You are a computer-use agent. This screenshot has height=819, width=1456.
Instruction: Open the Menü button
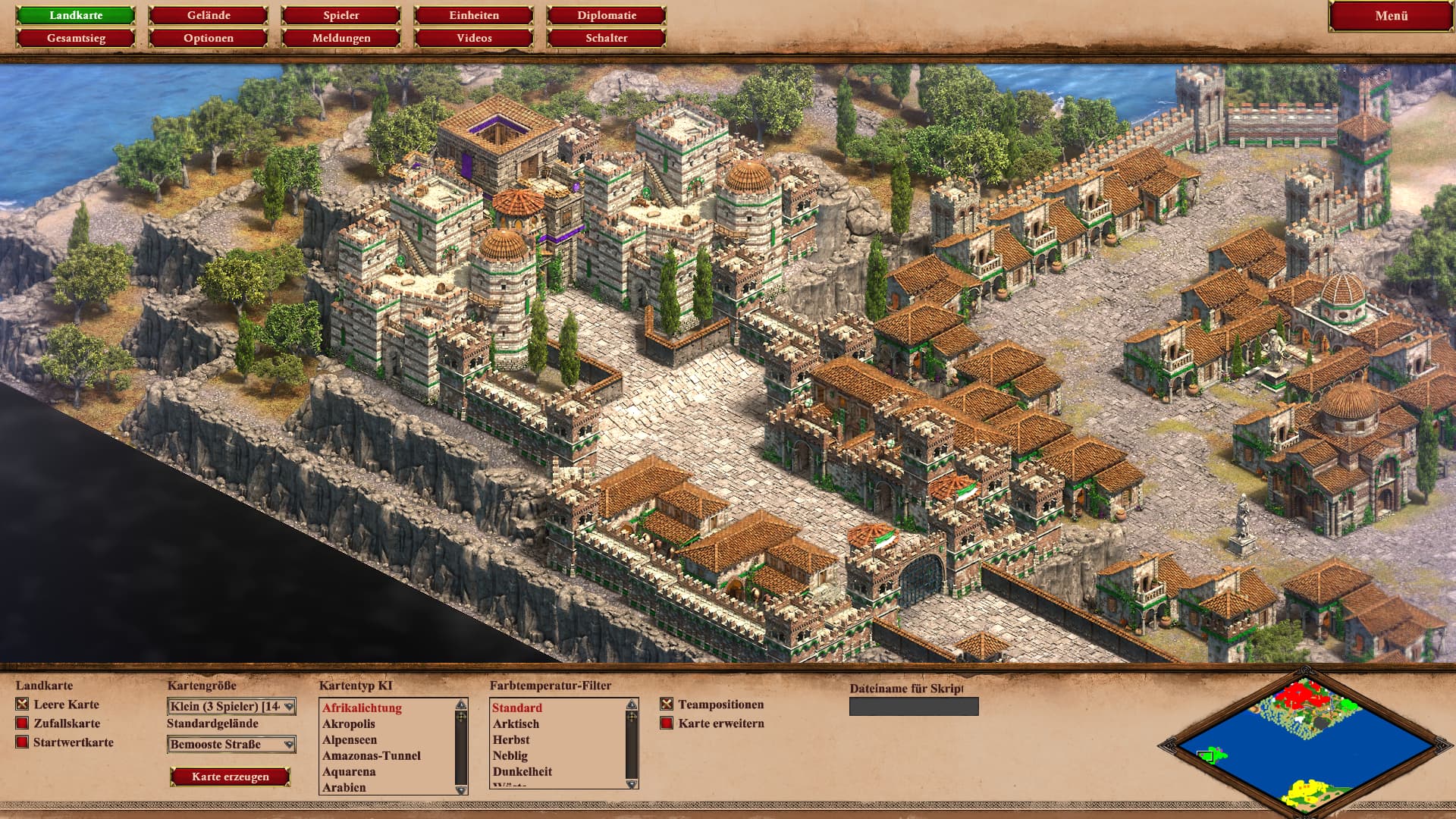(x=1391, y=16)
